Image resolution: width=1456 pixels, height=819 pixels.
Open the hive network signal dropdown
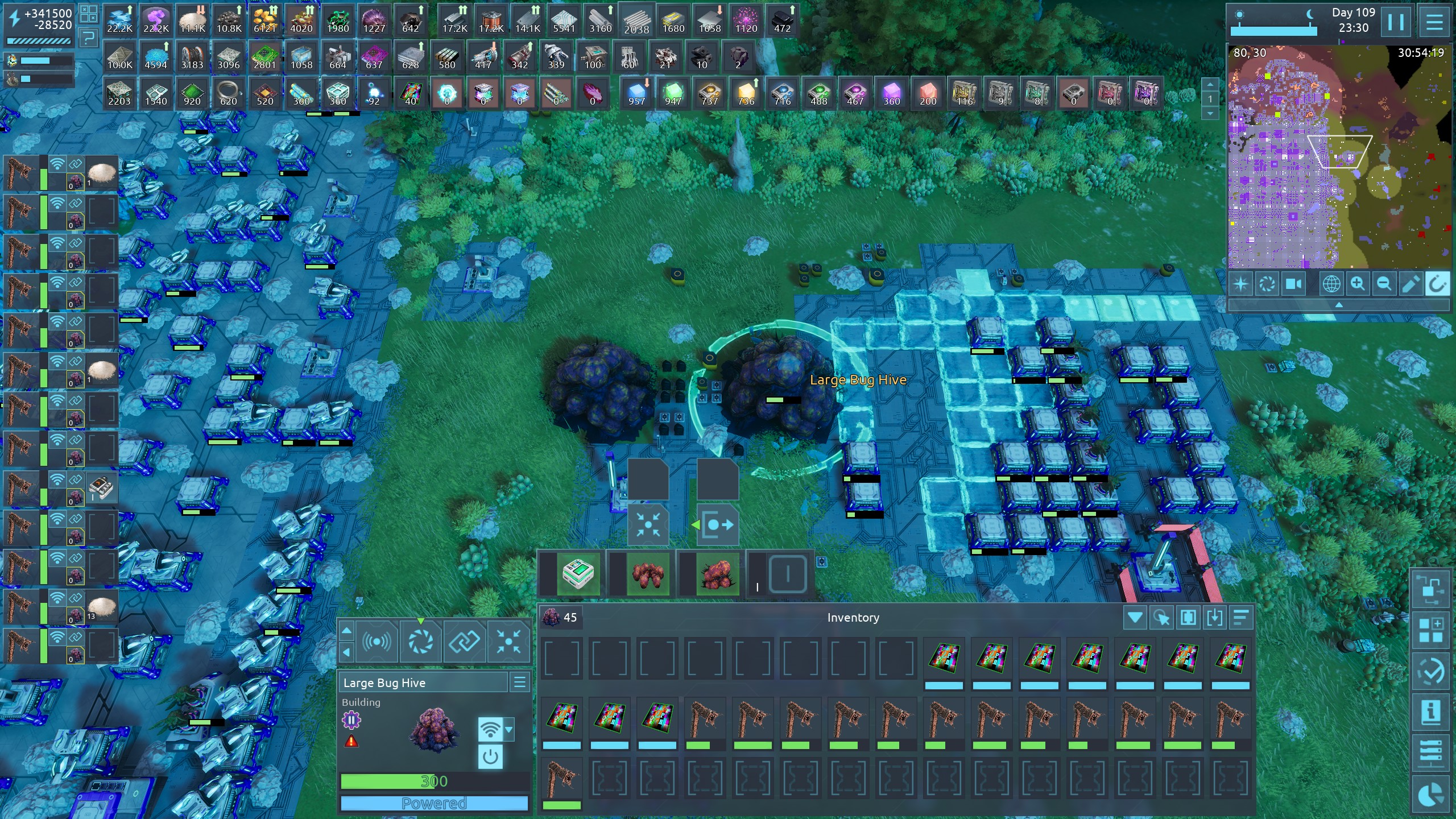pos(509,729)
